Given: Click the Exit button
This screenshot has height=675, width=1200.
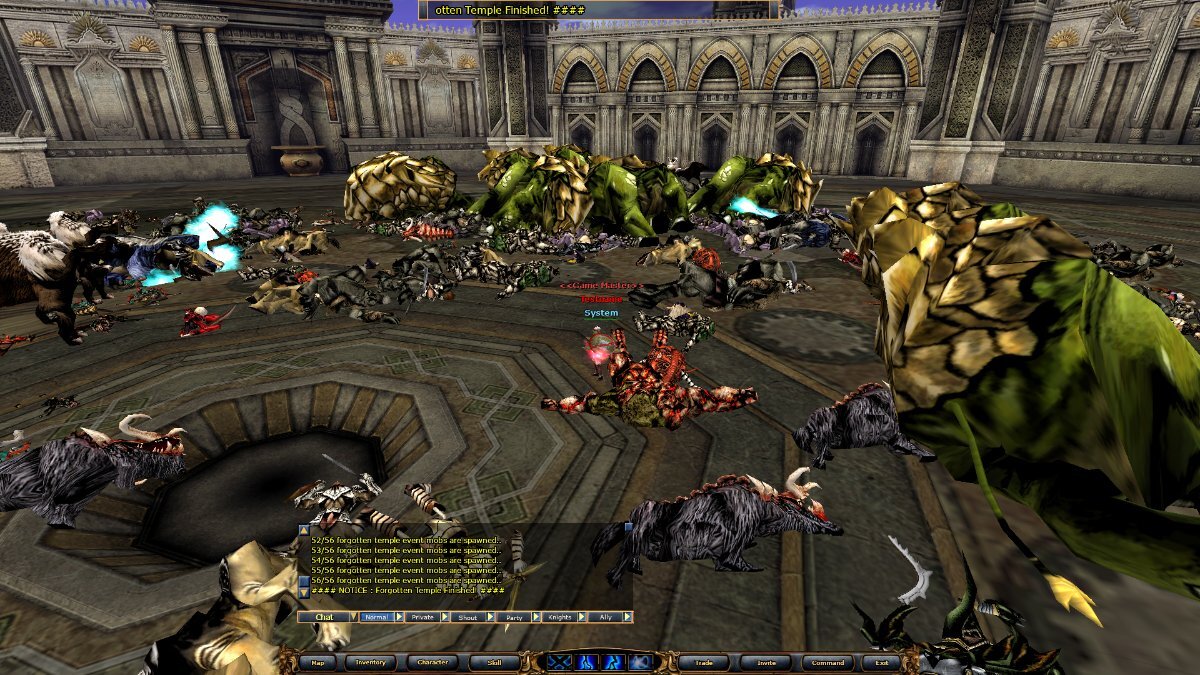Looking at the screenshot, I should click(x=881, y=662).
